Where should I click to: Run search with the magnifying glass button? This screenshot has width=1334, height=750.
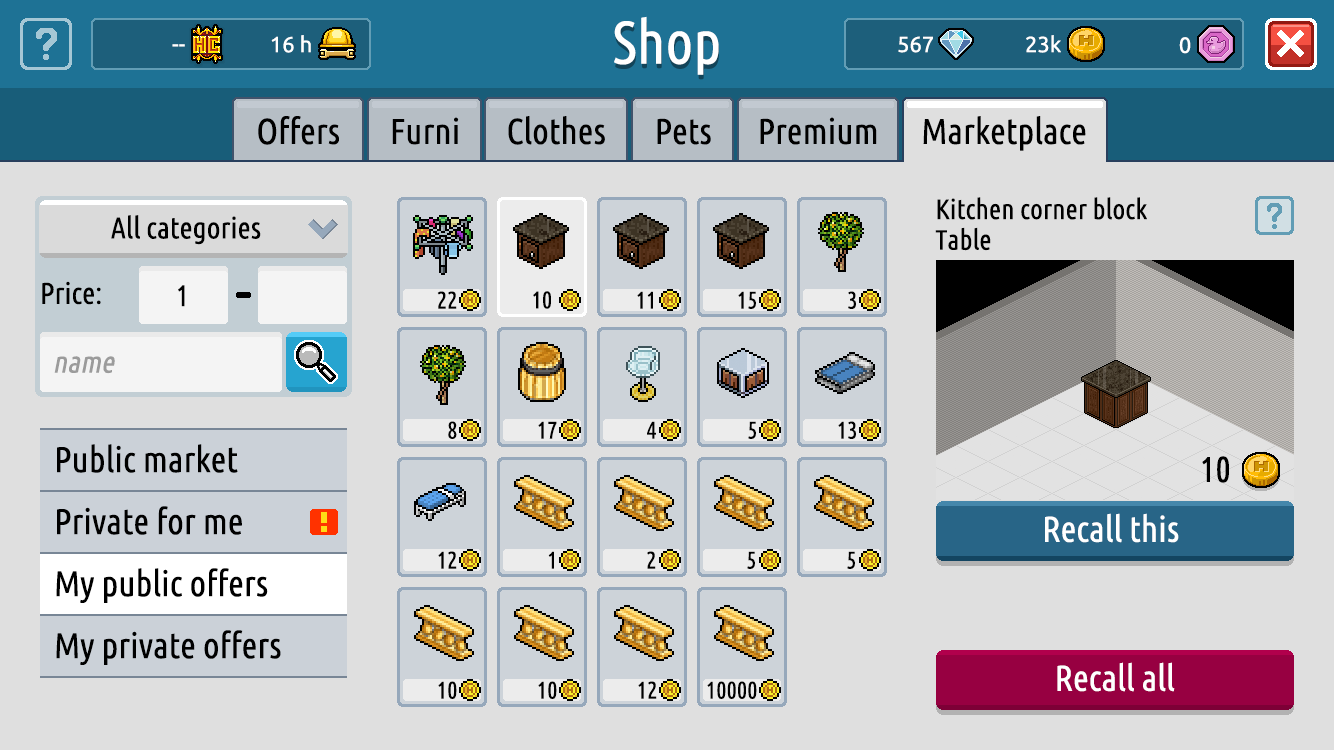click(316, 362)
